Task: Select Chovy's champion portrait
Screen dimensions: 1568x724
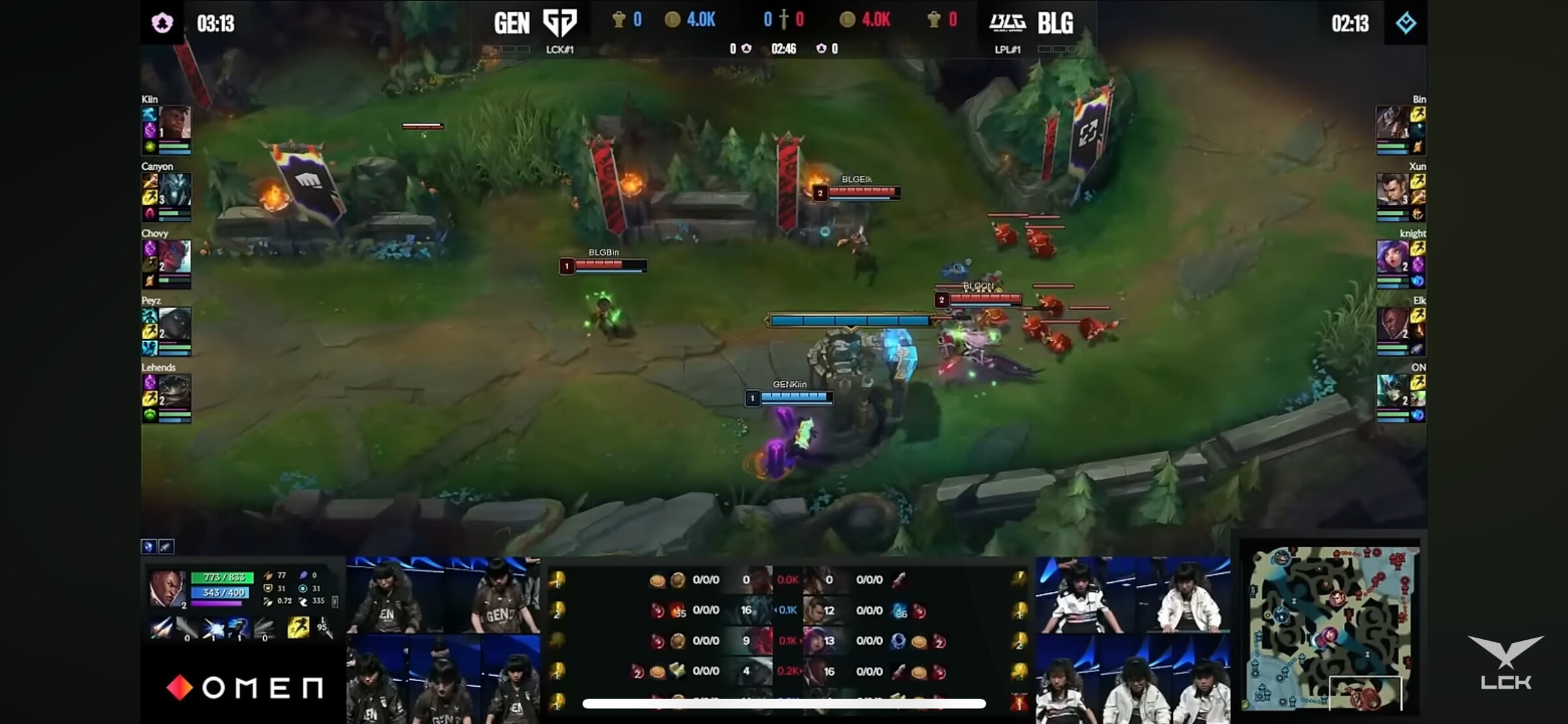Action: pyautogui.click(x=175, y=257)
